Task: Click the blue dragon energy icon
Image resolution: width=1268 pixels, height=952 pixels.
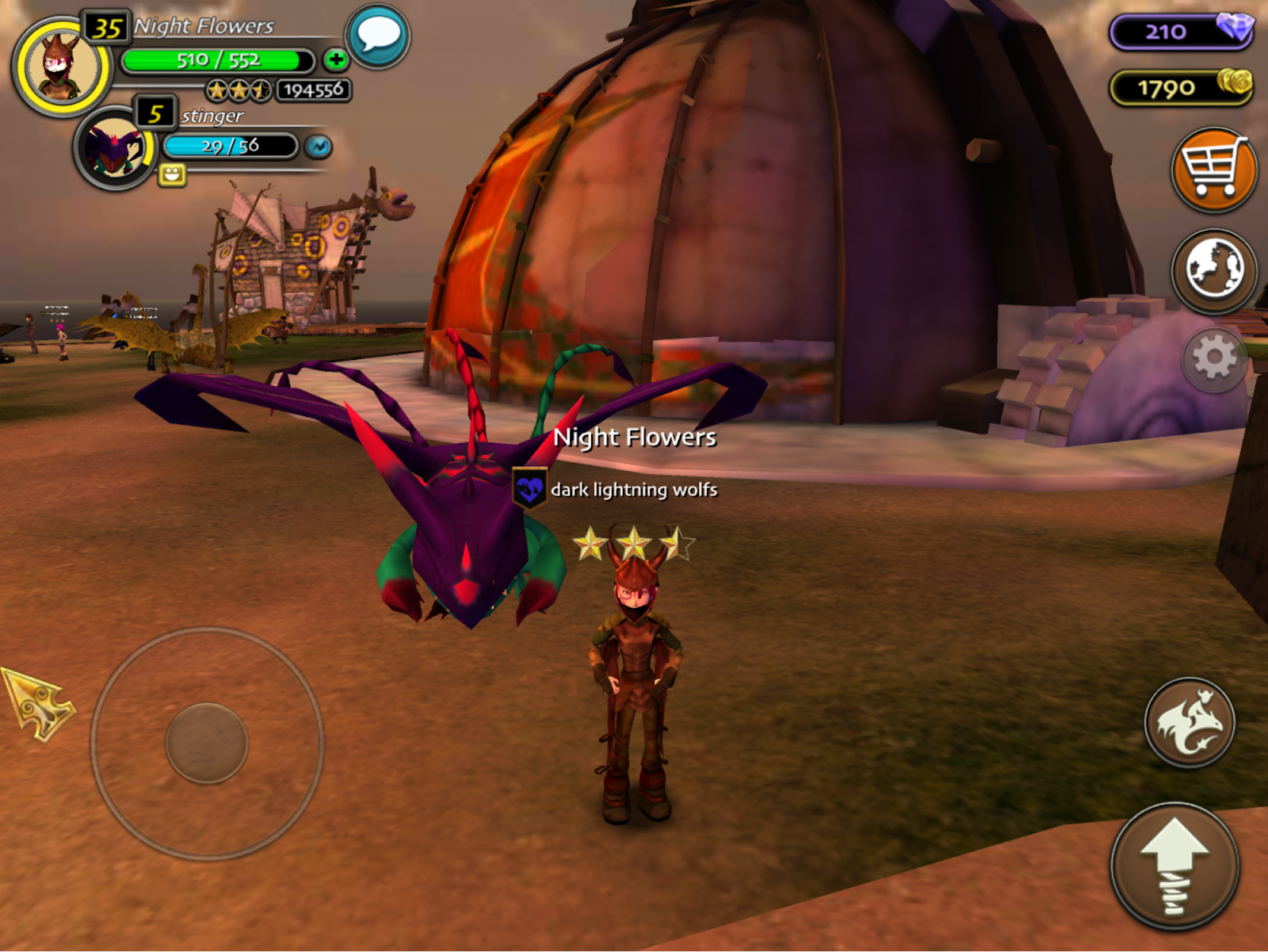Action: [319, 147]
